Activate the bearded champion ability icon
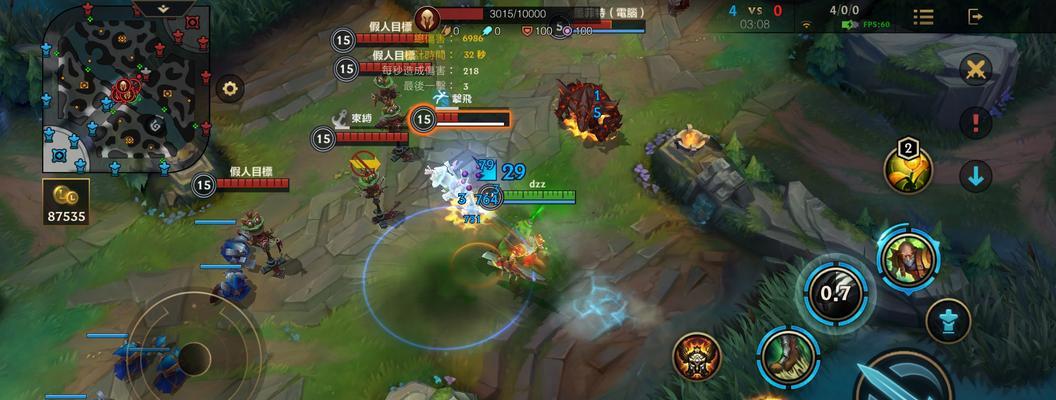The image size is (1056, 400). (908, 257)
